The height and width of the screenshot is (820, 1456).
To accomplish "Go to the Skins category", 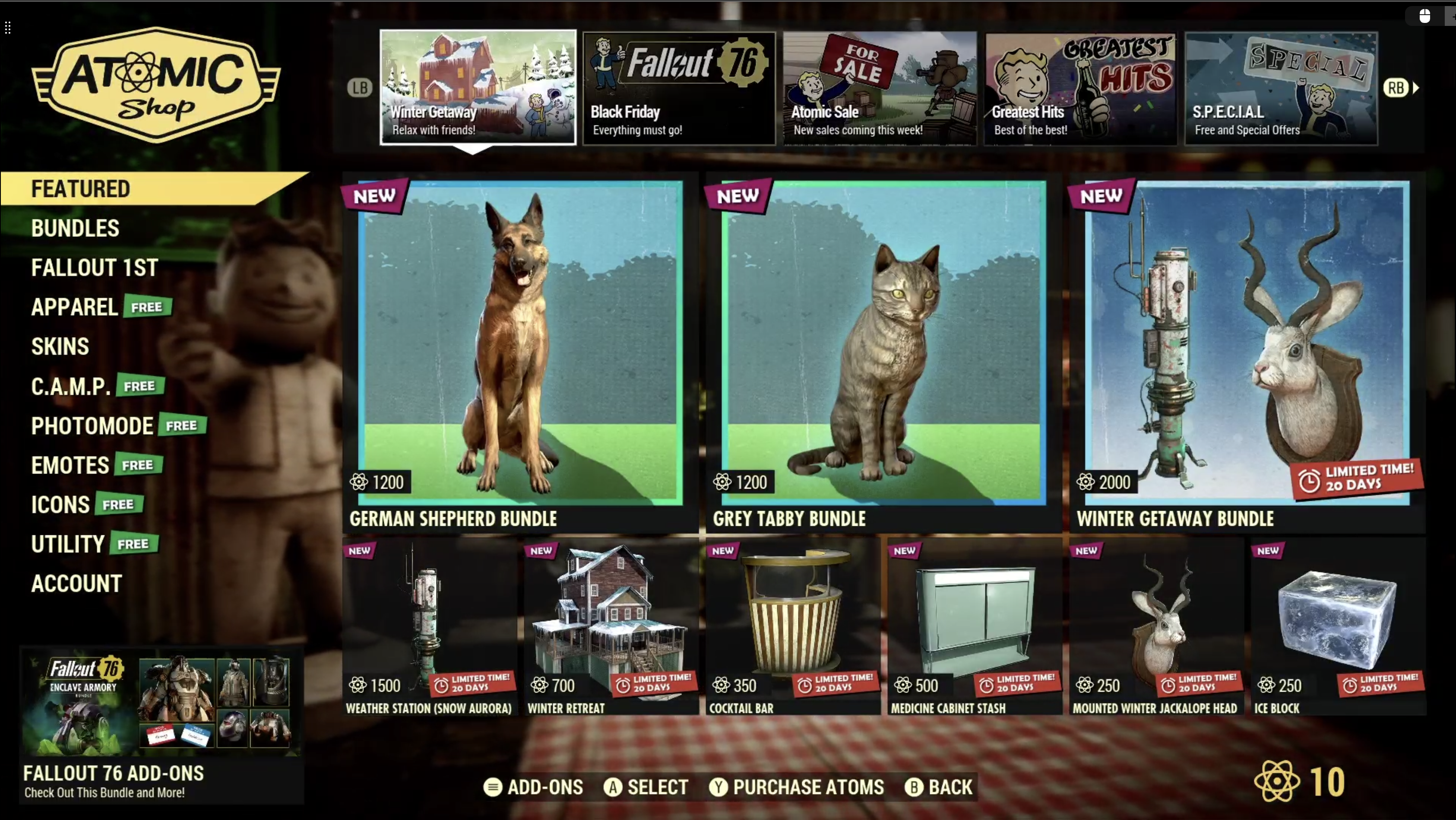I will [x=60, y=346].
